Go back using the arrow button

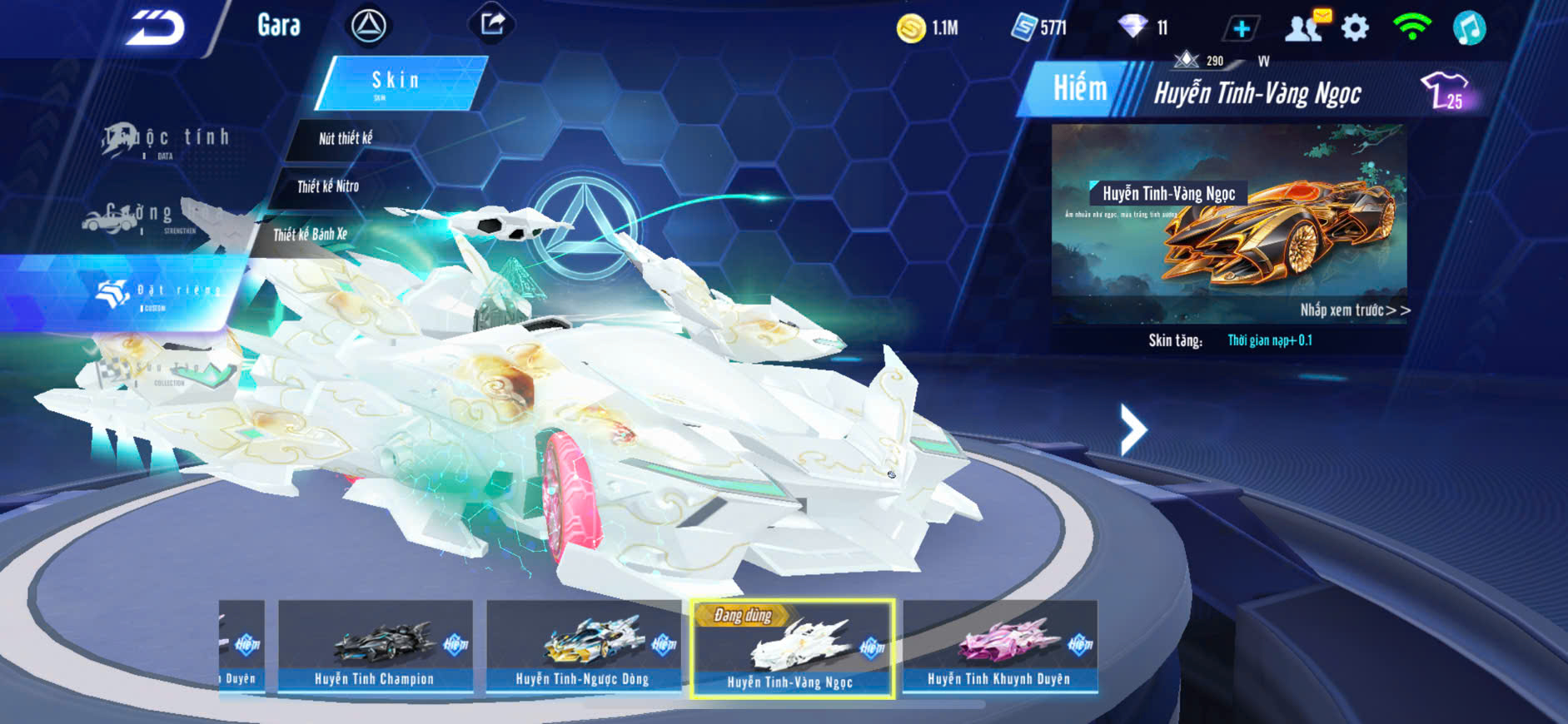click(156, 28)
